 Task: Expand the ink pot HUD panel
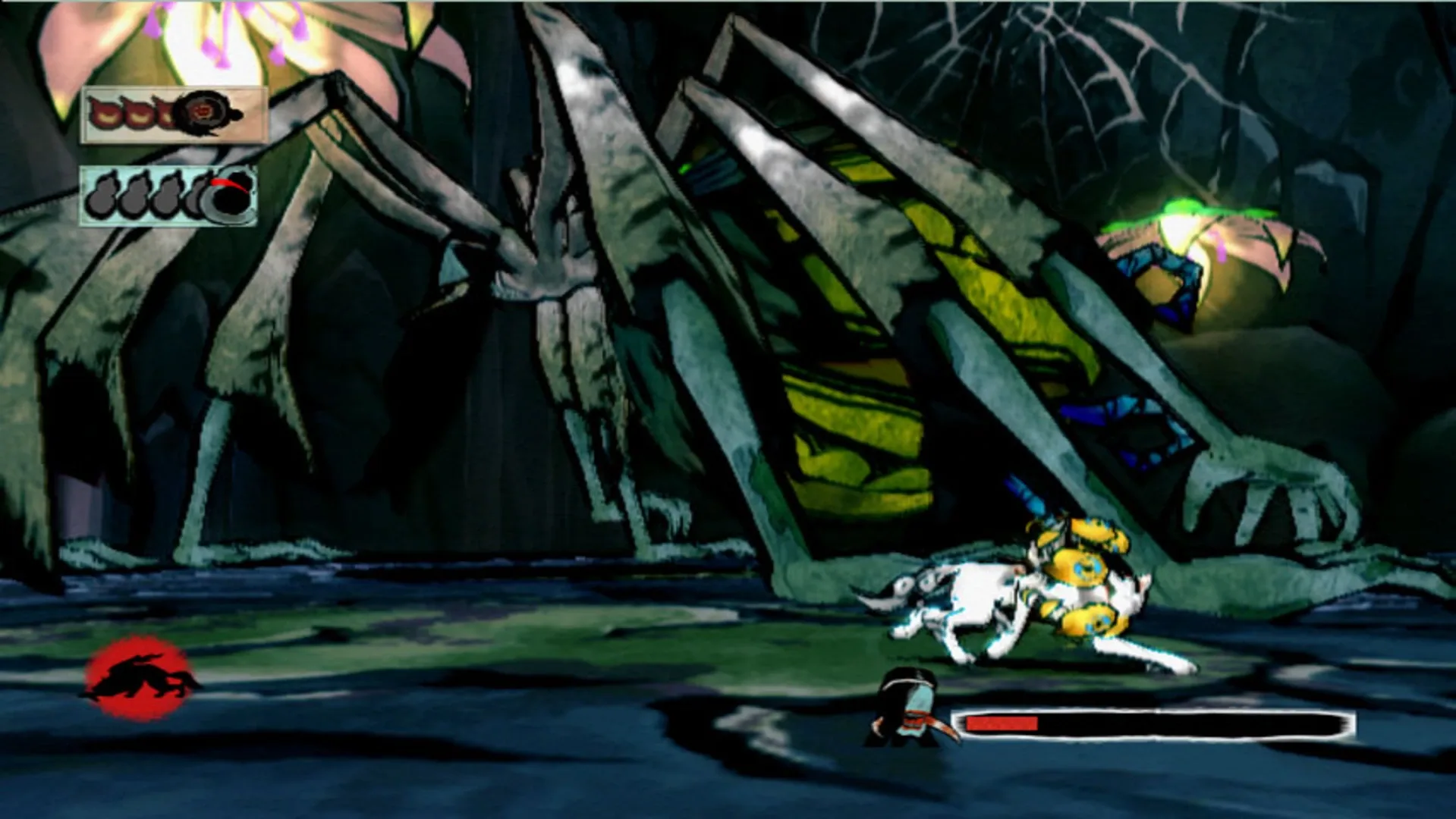tap(168, 196)
